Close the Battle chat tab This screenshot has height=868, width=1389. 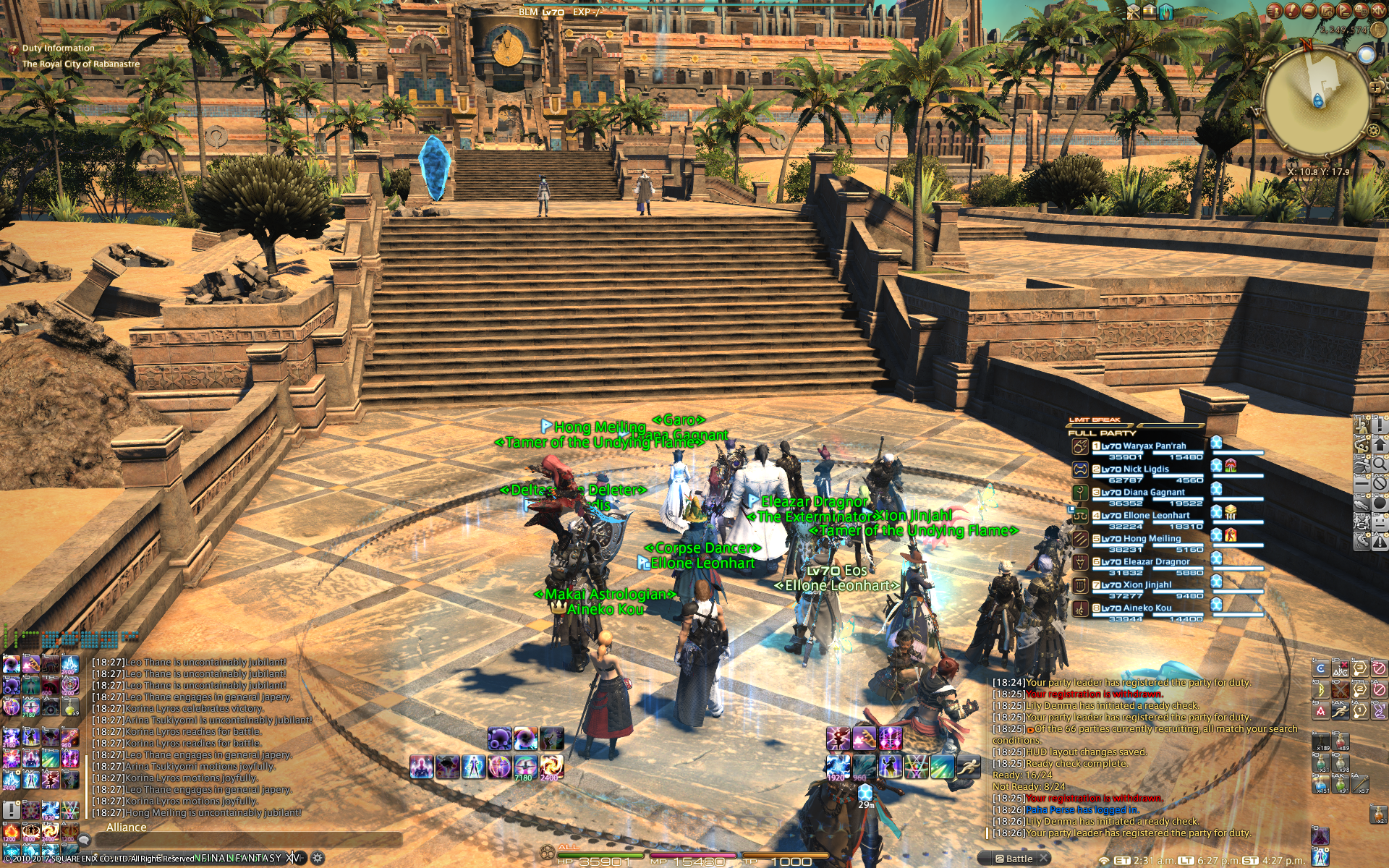1044,859
